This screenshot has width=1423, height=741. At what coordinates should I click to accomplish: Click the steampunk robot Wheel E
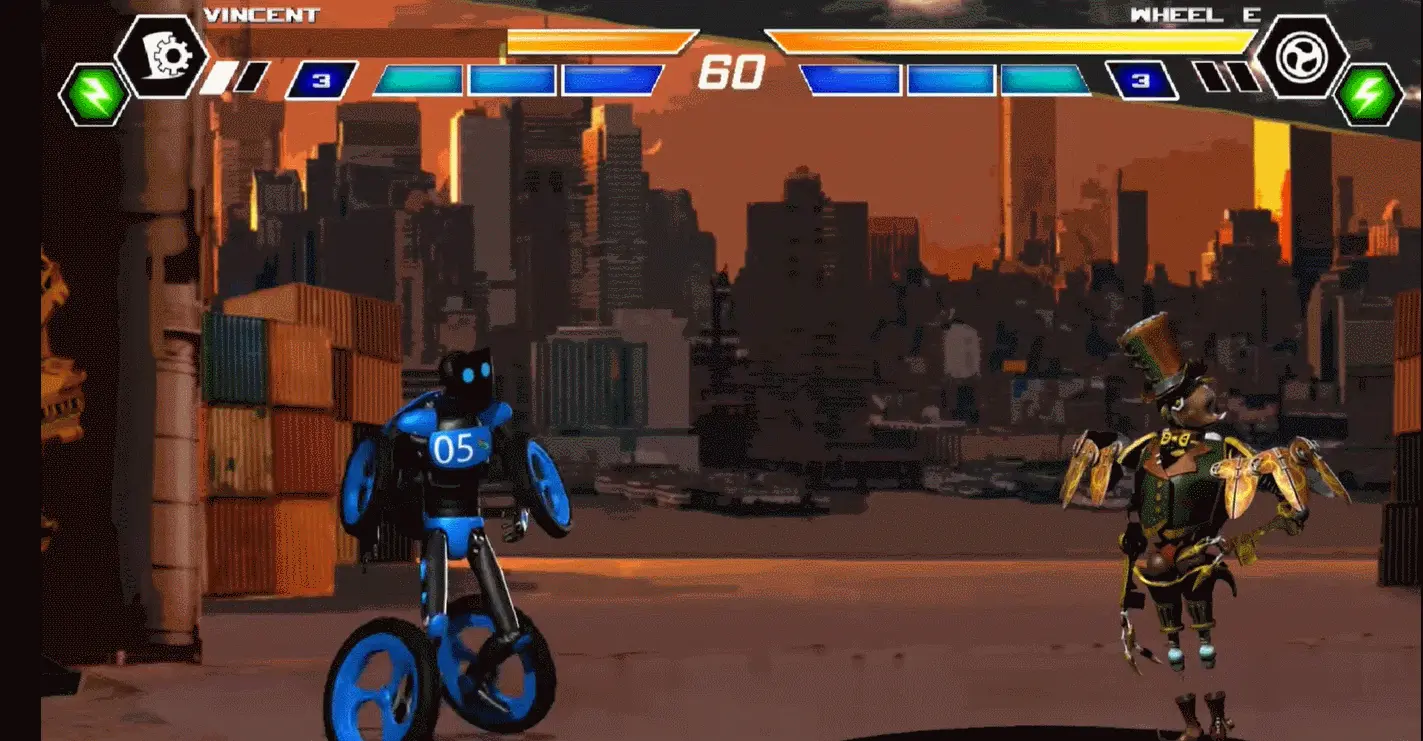pos(1180,500)
